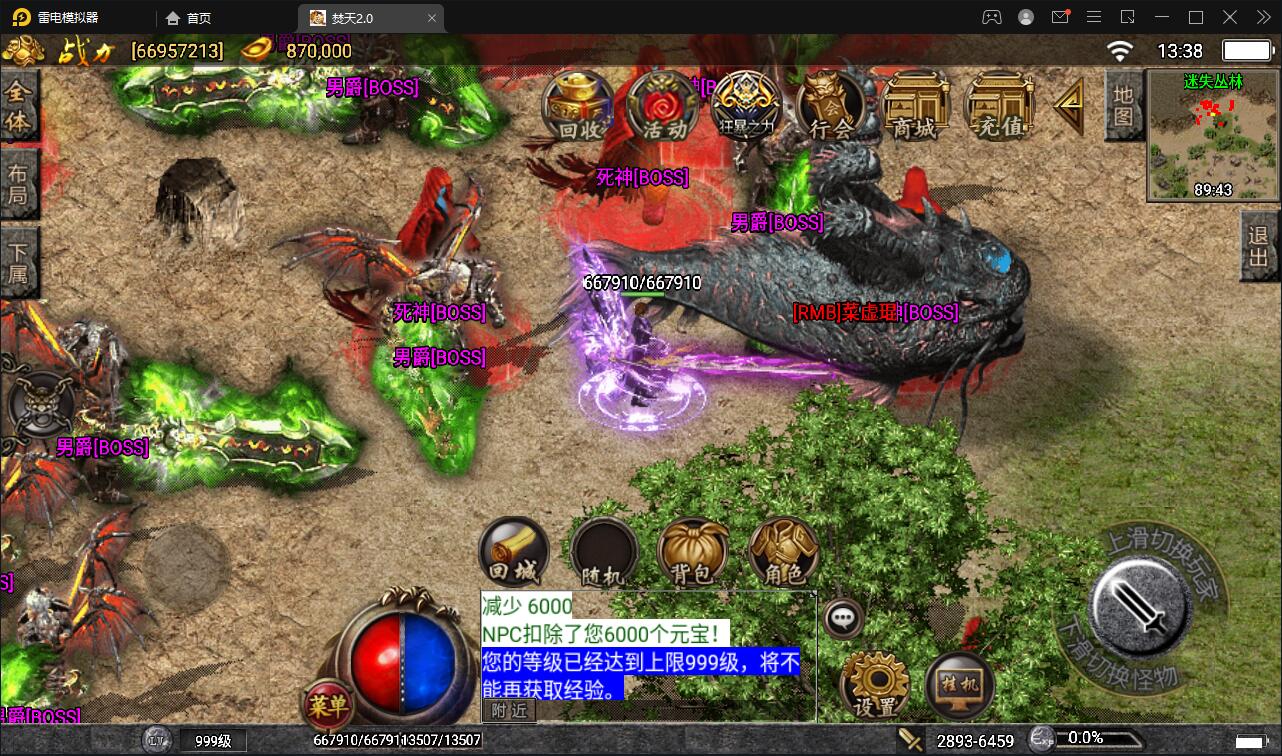Toggle the 挂机 auto-hang mode

(x=958, y=682)
